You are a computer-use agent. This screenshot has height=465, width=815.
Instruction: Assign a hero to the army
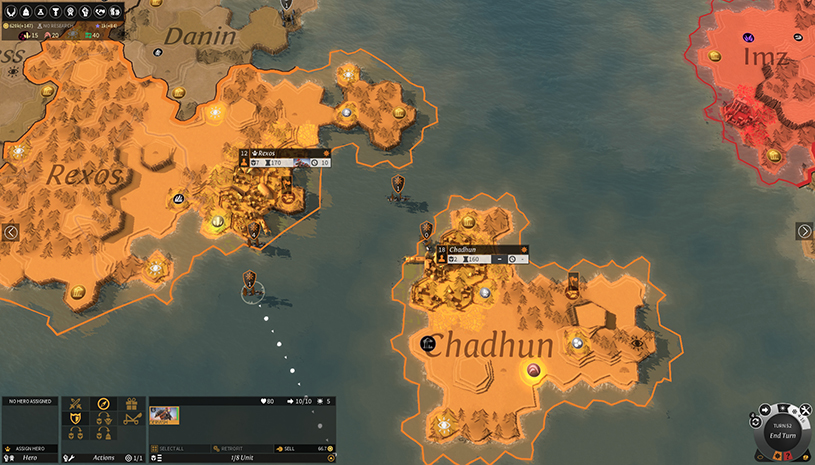point(29,448)
